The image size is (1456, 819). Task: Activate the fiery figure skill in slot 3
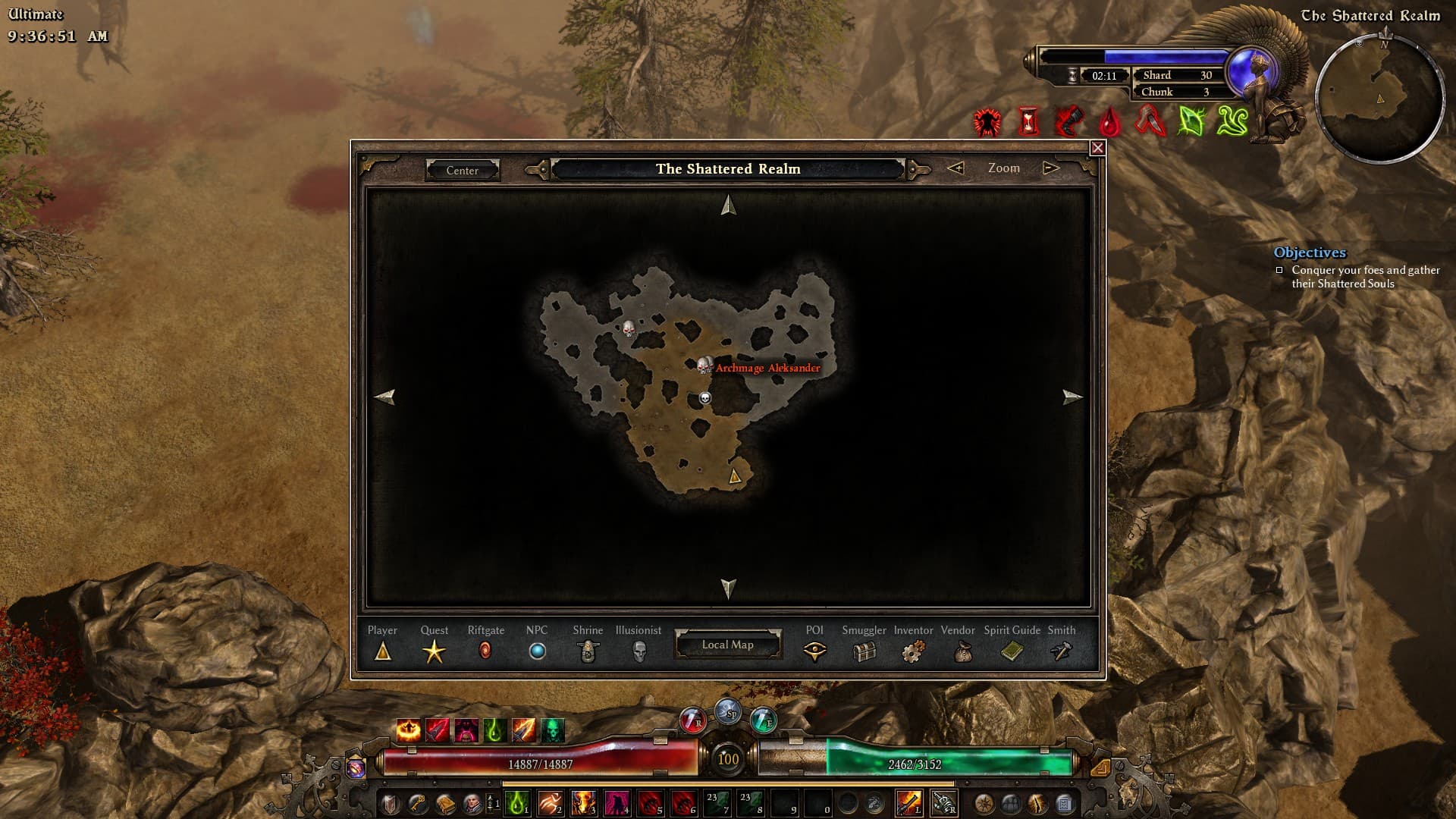tap(584, 802)
